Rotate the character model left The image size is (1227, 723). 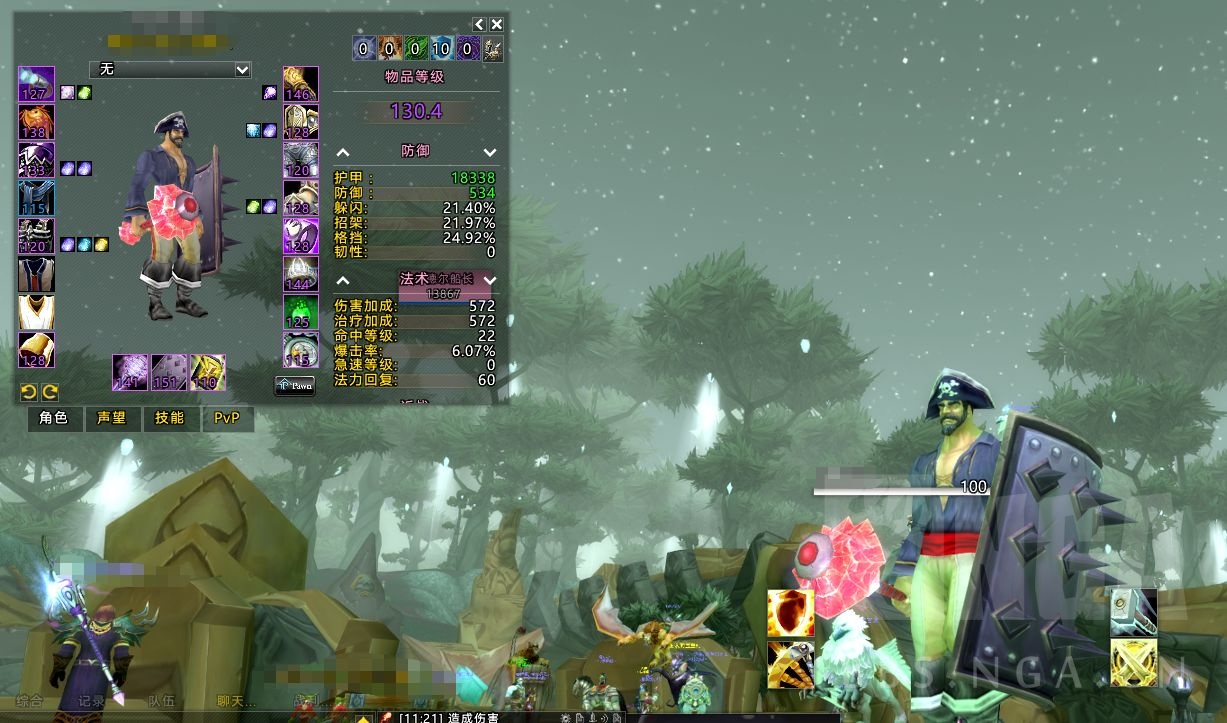(x=29, y=392)
